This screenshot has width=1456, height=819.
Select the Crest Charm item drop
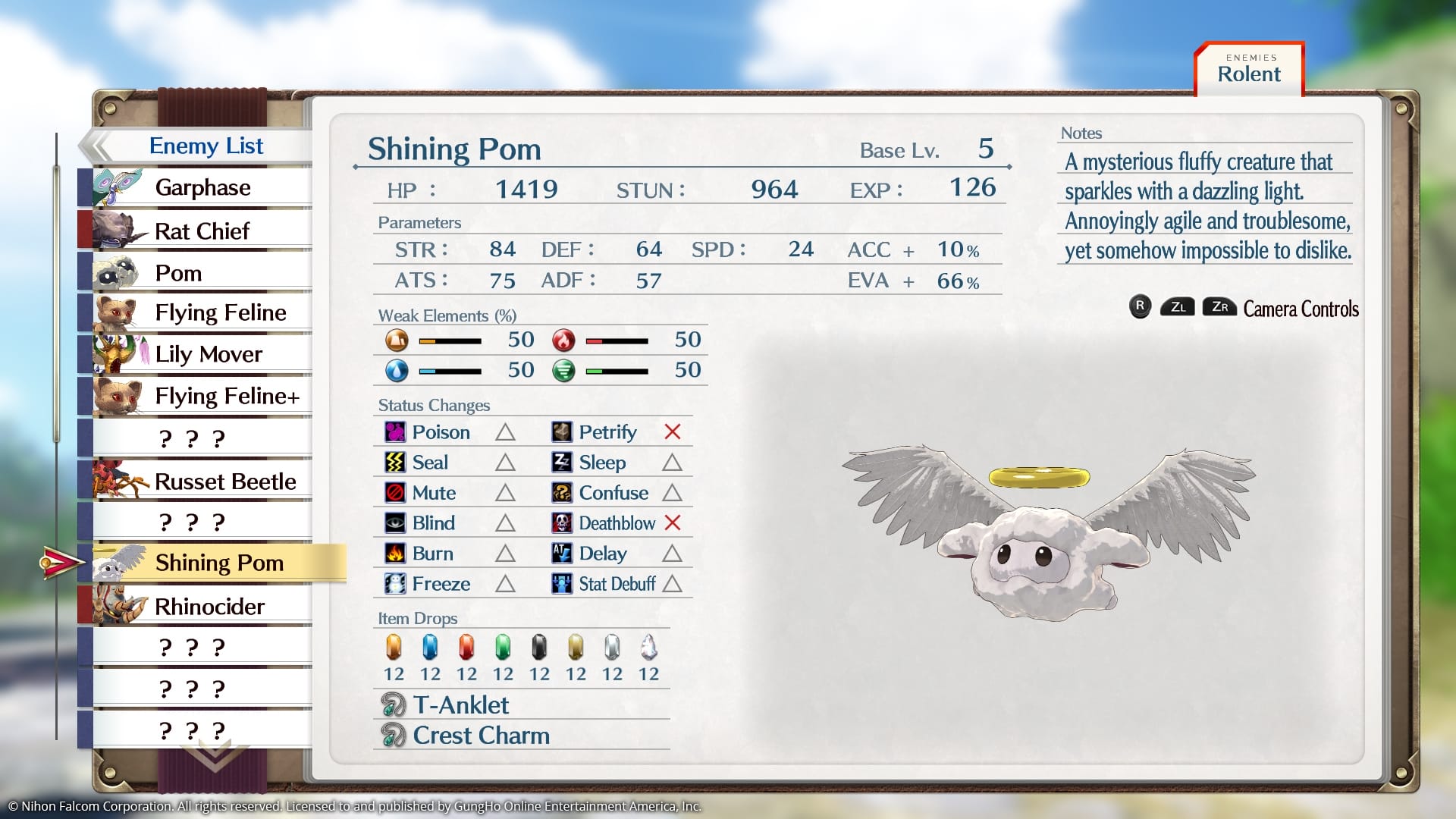481,735
